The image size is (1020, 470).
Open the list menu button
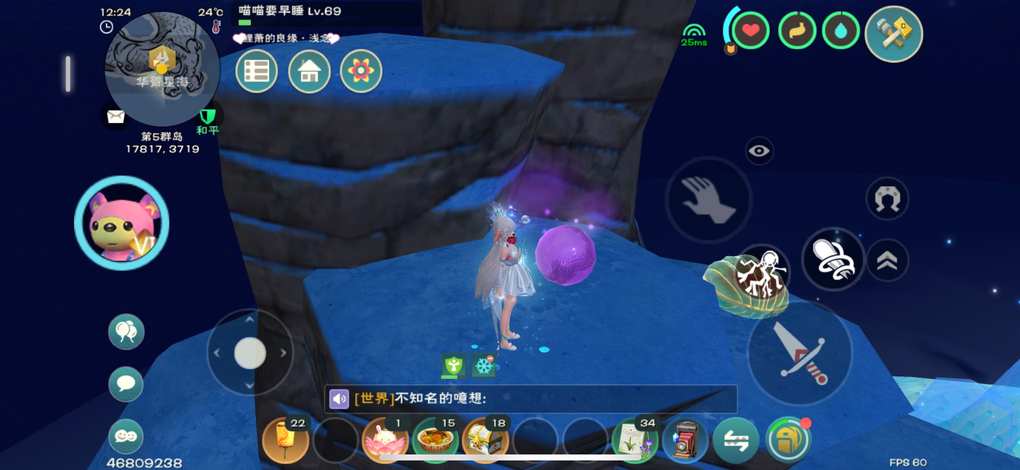click(257, 71)
